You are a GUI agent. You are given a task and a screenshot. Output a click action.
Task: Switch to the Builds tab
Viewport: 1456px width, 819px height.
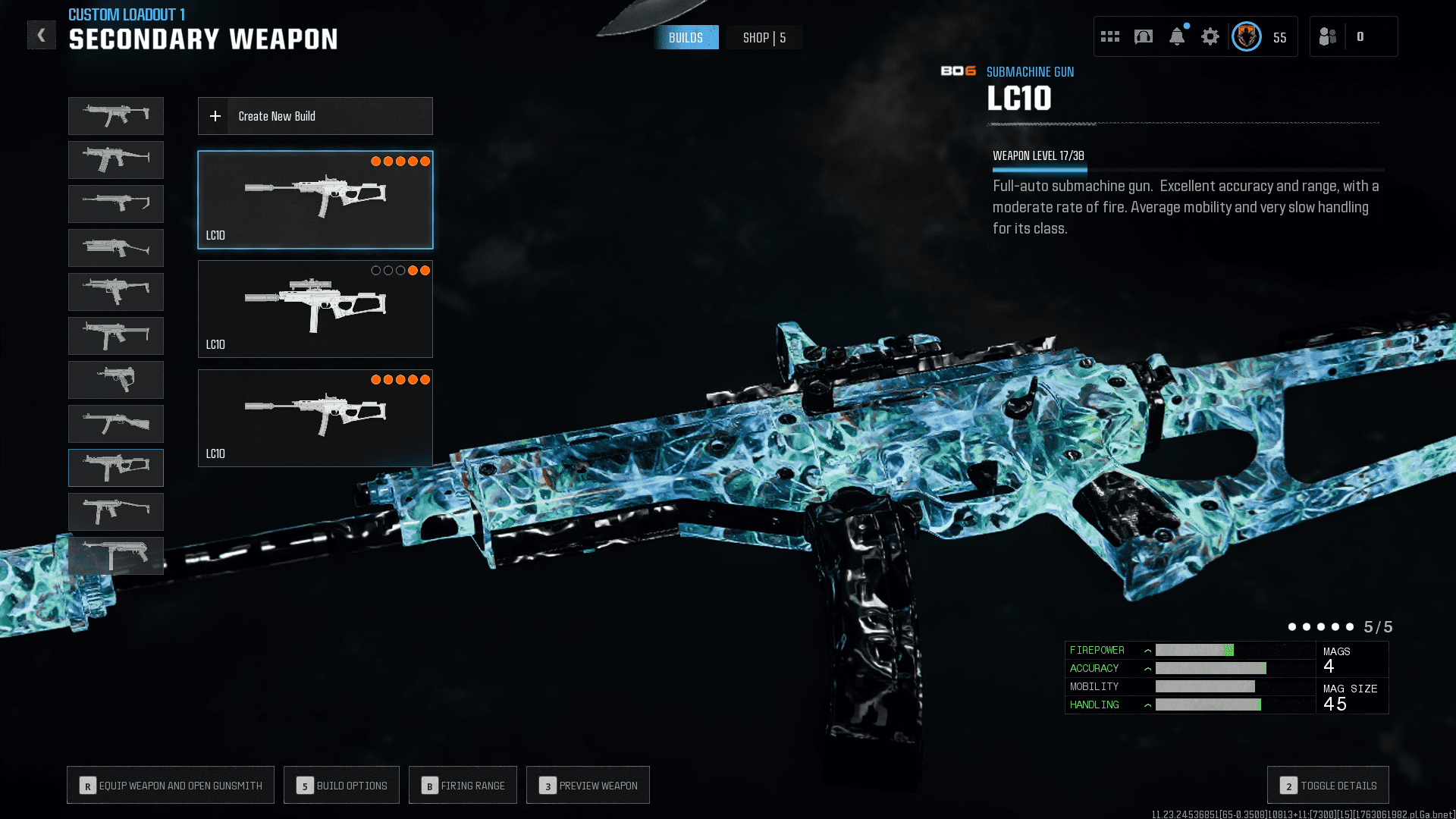(x=686, y=38)
